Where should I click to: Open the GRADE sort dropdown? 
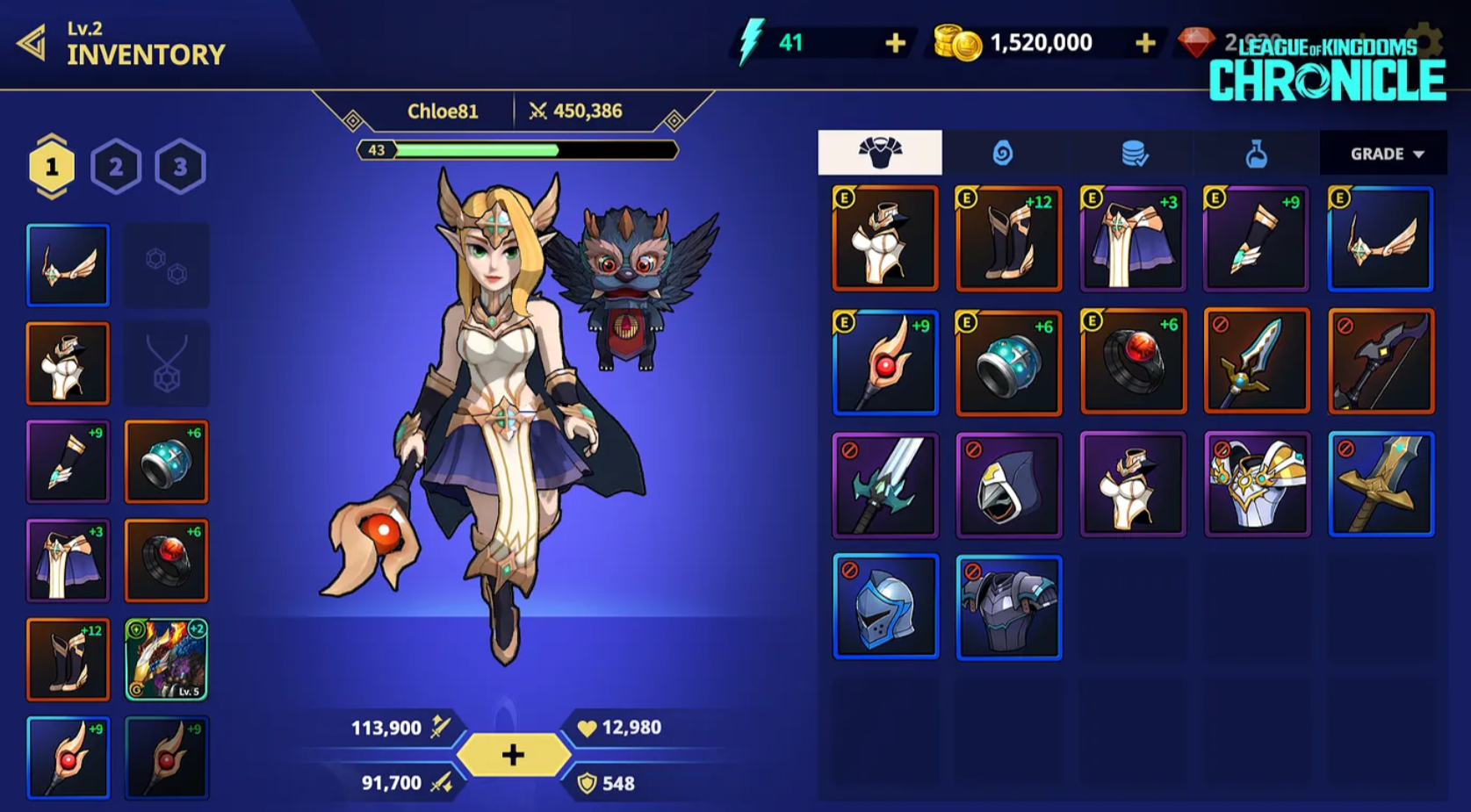click(x=1384, y=154)
